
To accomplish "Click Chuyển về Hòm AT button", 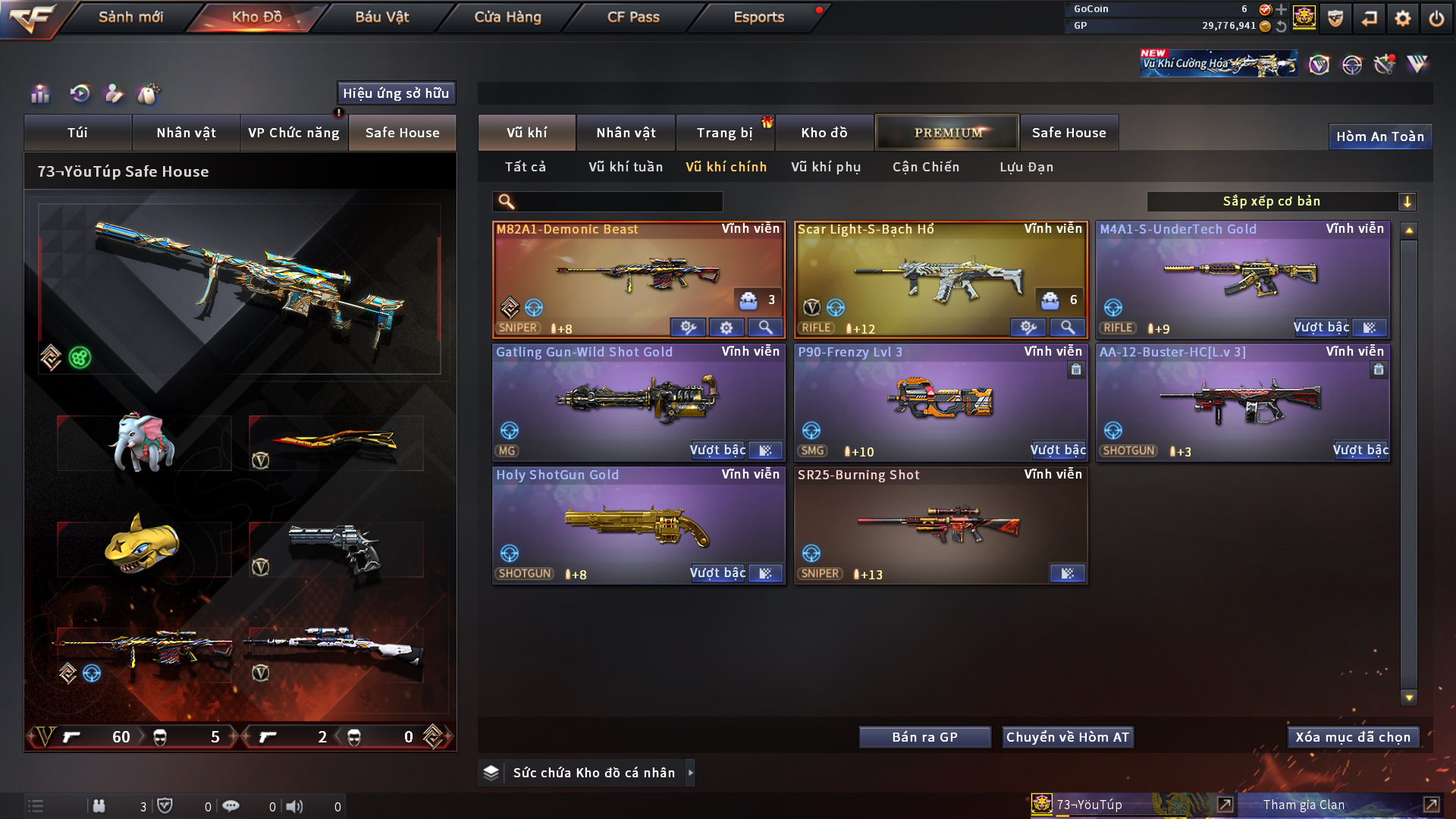I will [1067, 737].
